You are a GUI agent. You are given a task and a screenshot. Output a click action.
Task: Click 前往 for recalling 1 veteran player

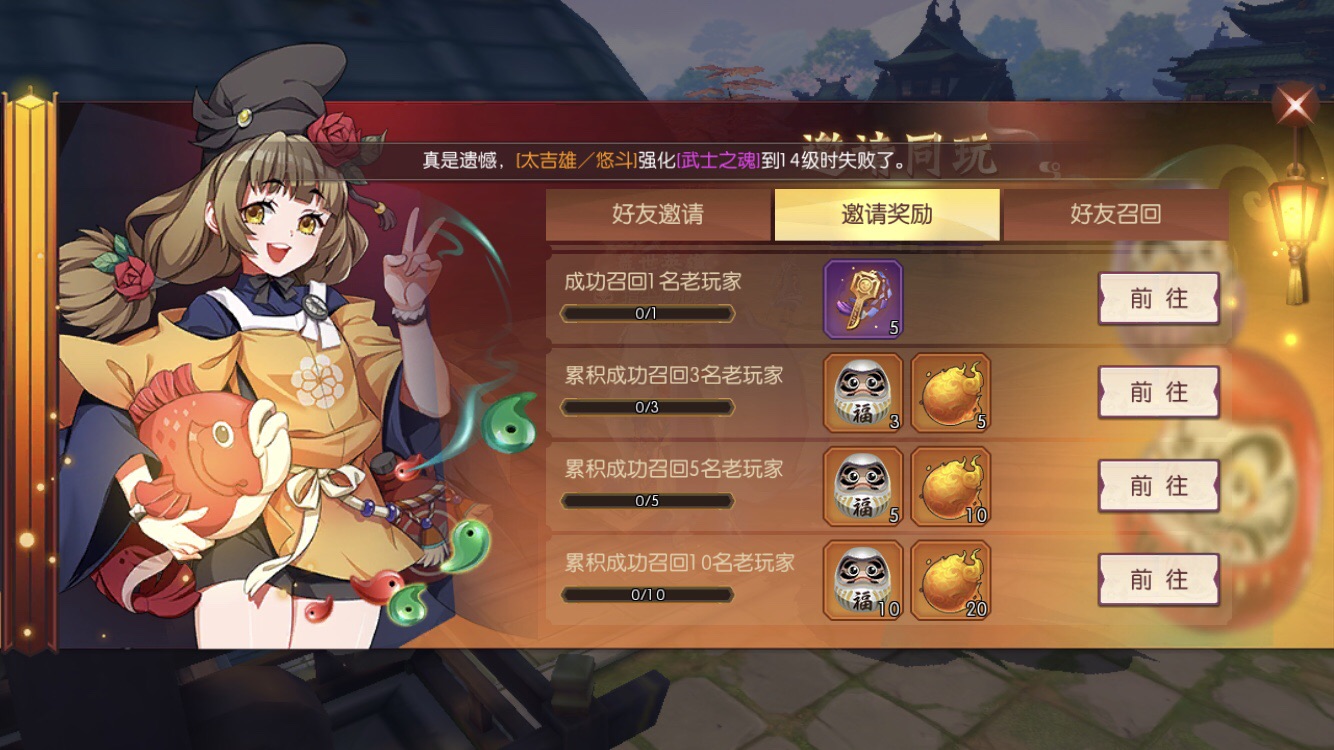1158,299
